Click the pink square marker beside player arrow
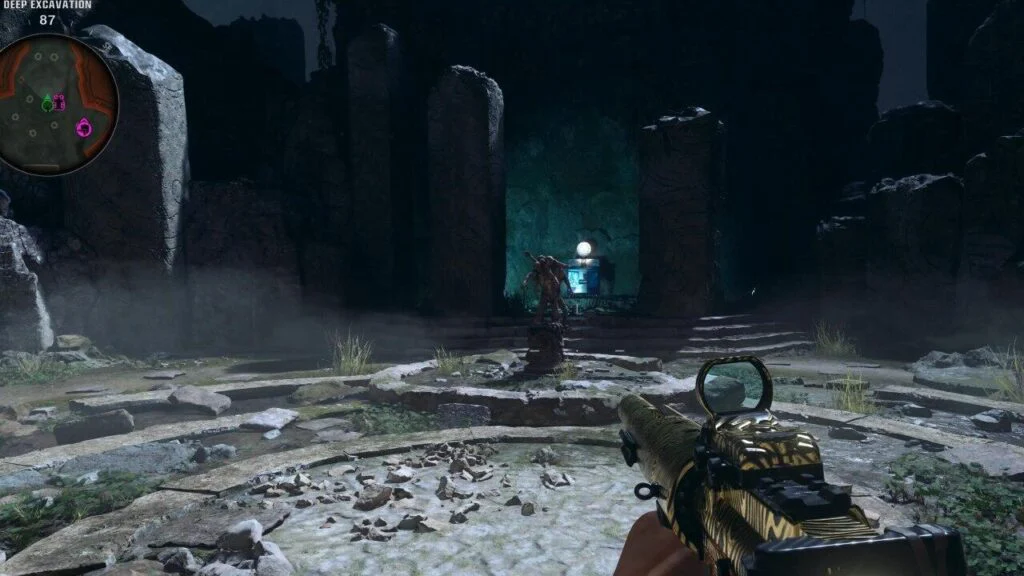 click(x=59, y=102)
